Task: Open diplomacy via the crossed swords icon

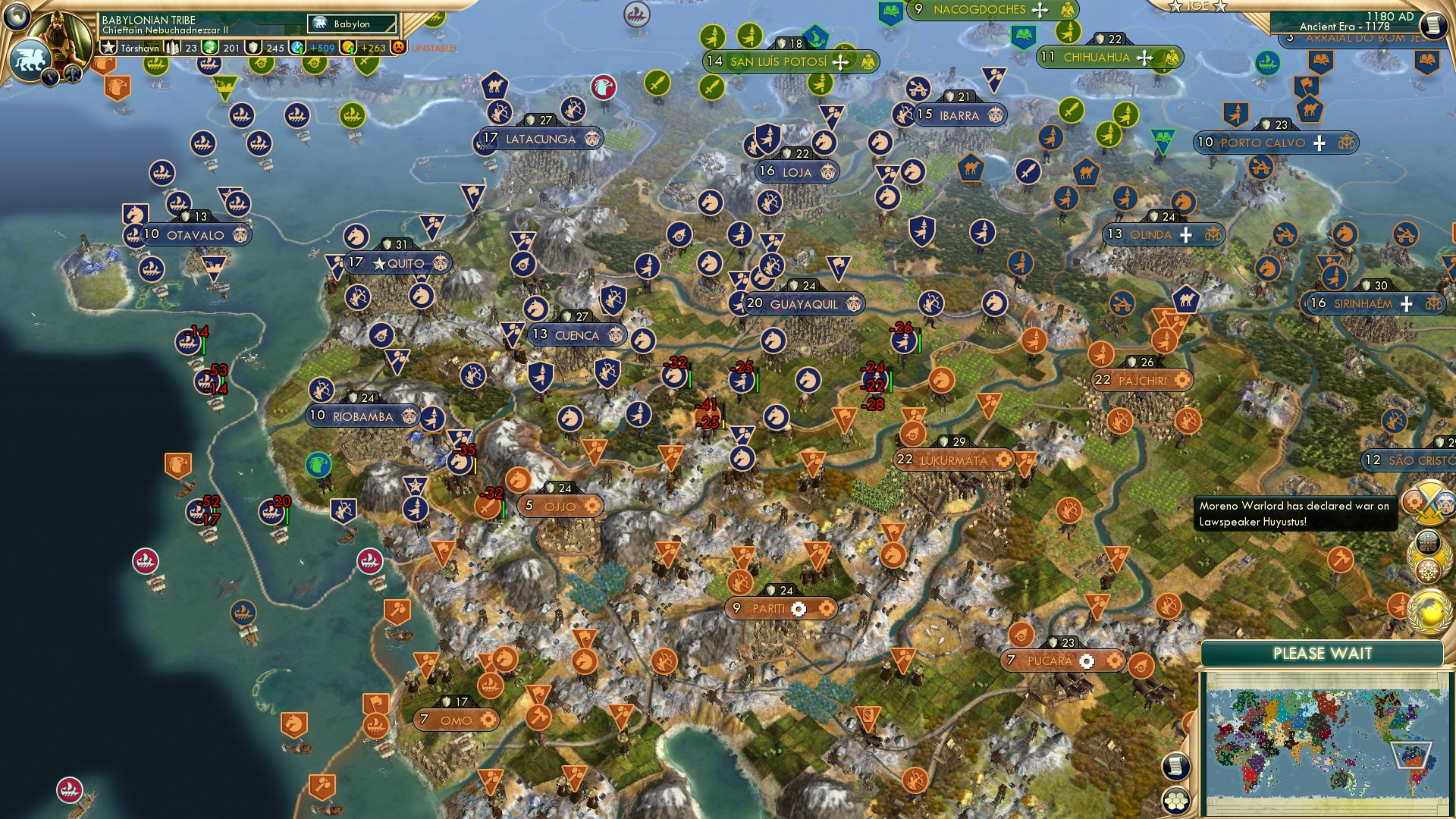Action: coord(1429,503)
